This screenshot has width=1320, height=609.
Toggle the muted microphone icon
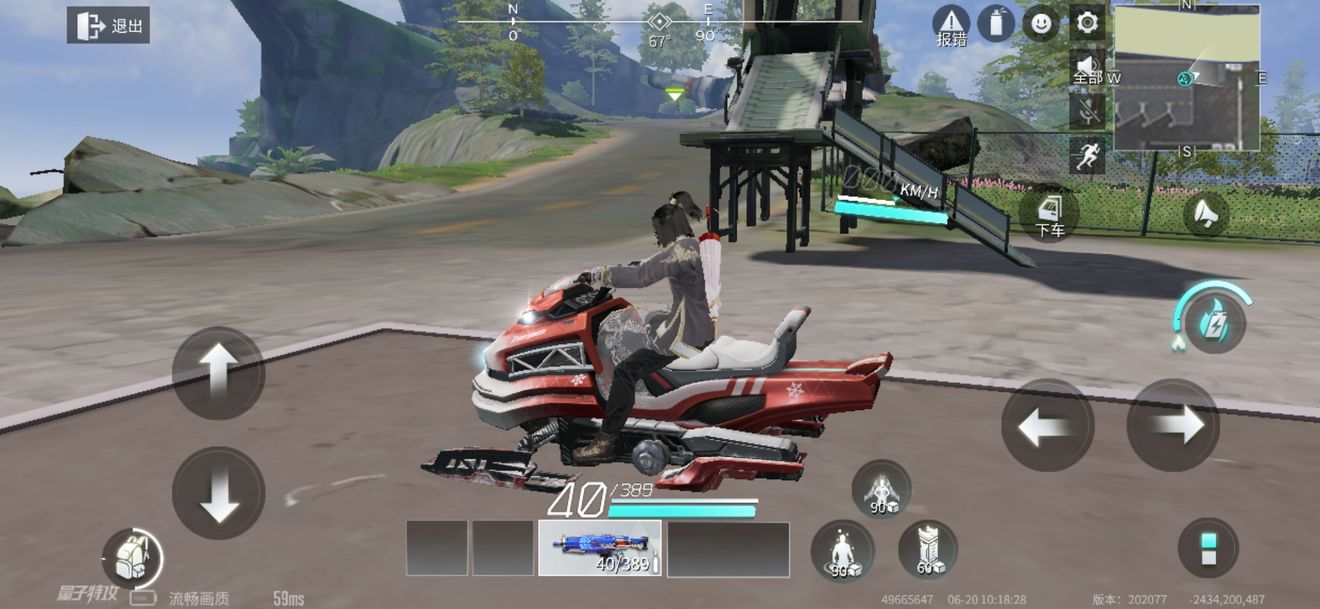(1087, 110)
